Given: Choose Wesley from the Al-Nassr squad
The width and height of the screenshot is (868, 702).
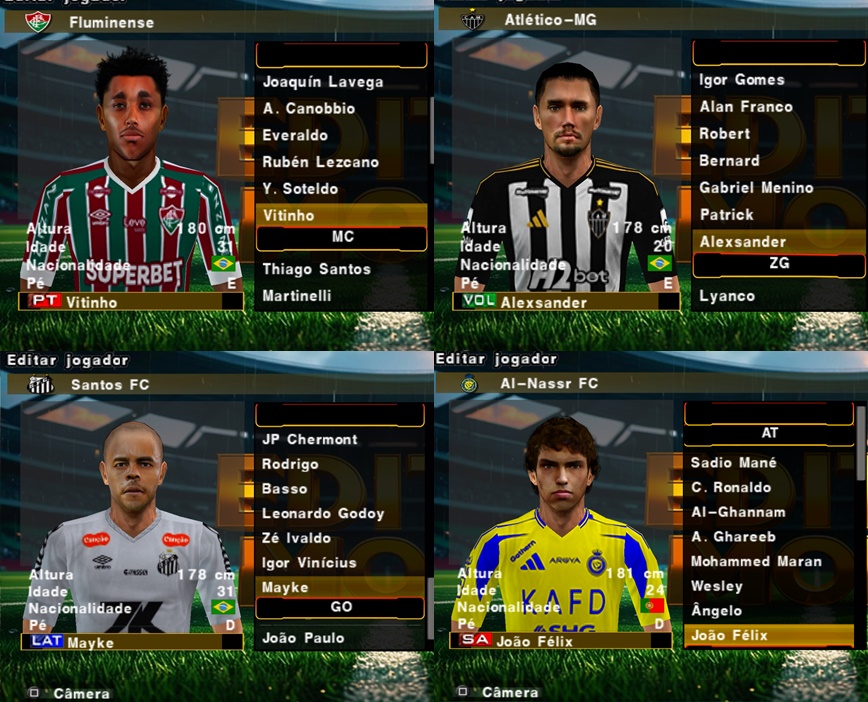Looking at the screenshot, I should click(716, 586).
